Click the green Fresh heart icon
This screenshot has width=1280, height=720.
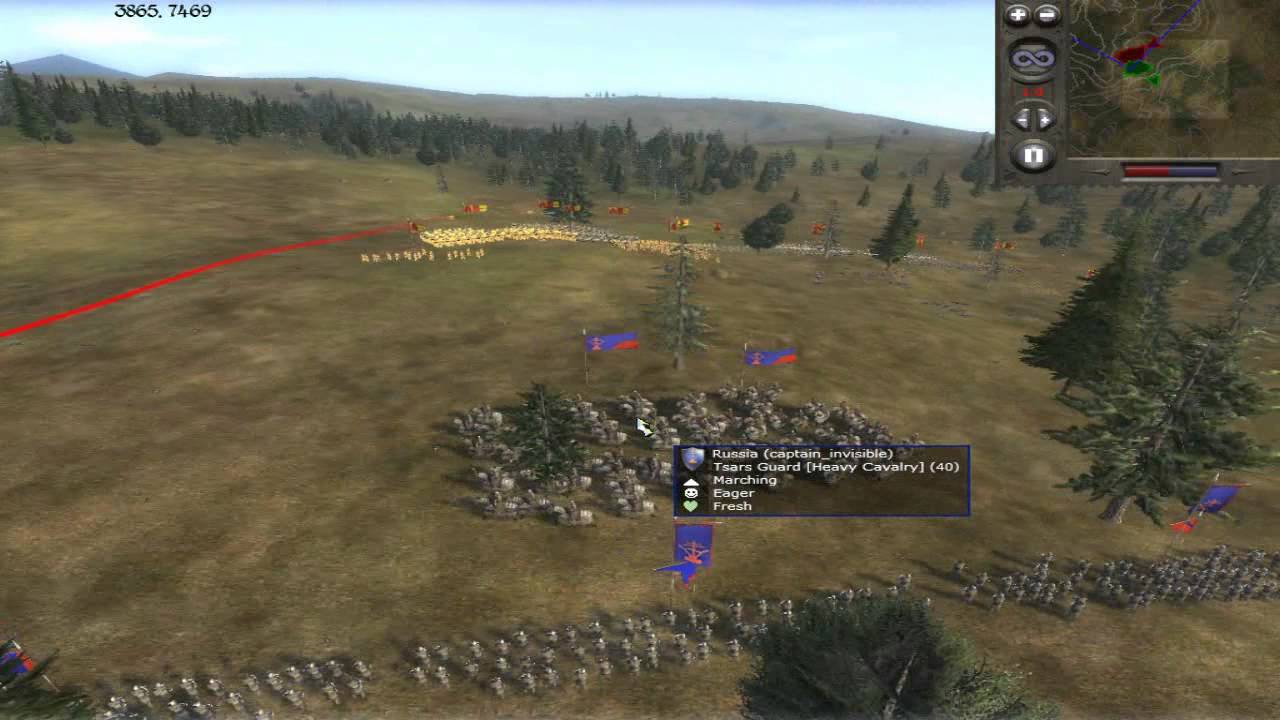pyautogui.click(x=693, y=505)
